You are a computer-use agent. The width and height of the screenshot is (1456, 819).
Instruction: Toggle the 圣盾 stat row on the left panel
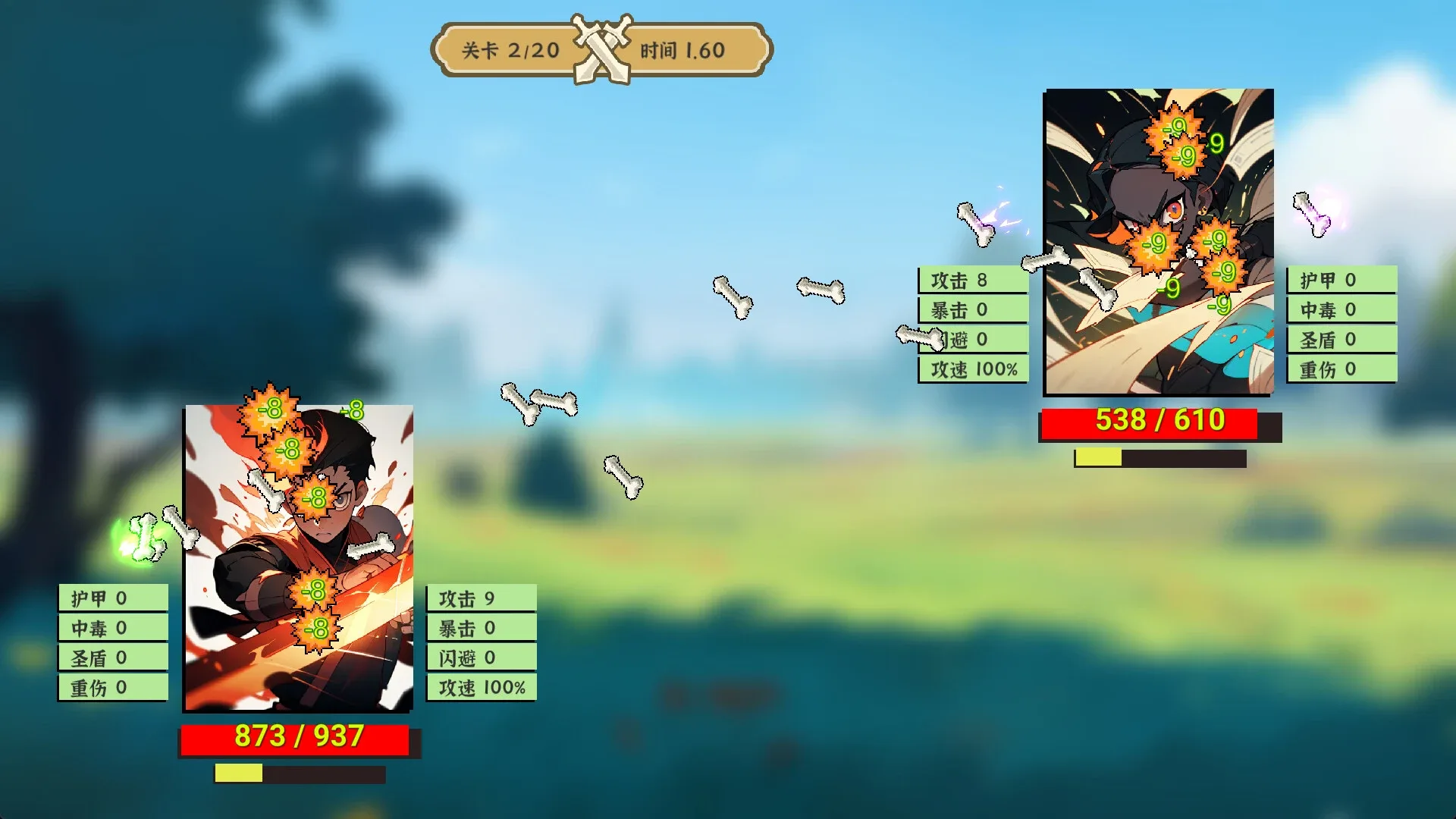pyautogui.click(x=112, y=658)
